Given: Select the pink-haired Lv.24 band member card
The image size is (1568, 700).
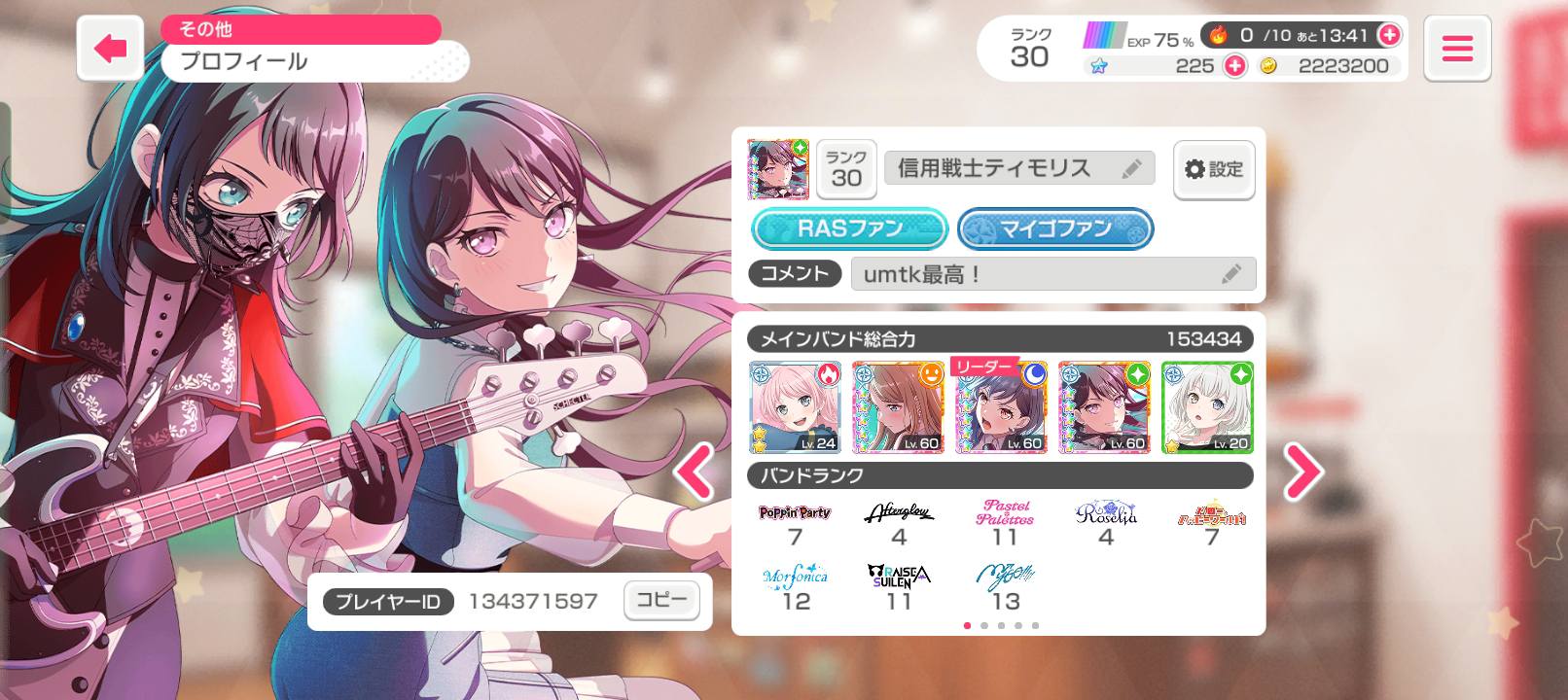Looking at the screenshot, I should (x=795, y=407).
